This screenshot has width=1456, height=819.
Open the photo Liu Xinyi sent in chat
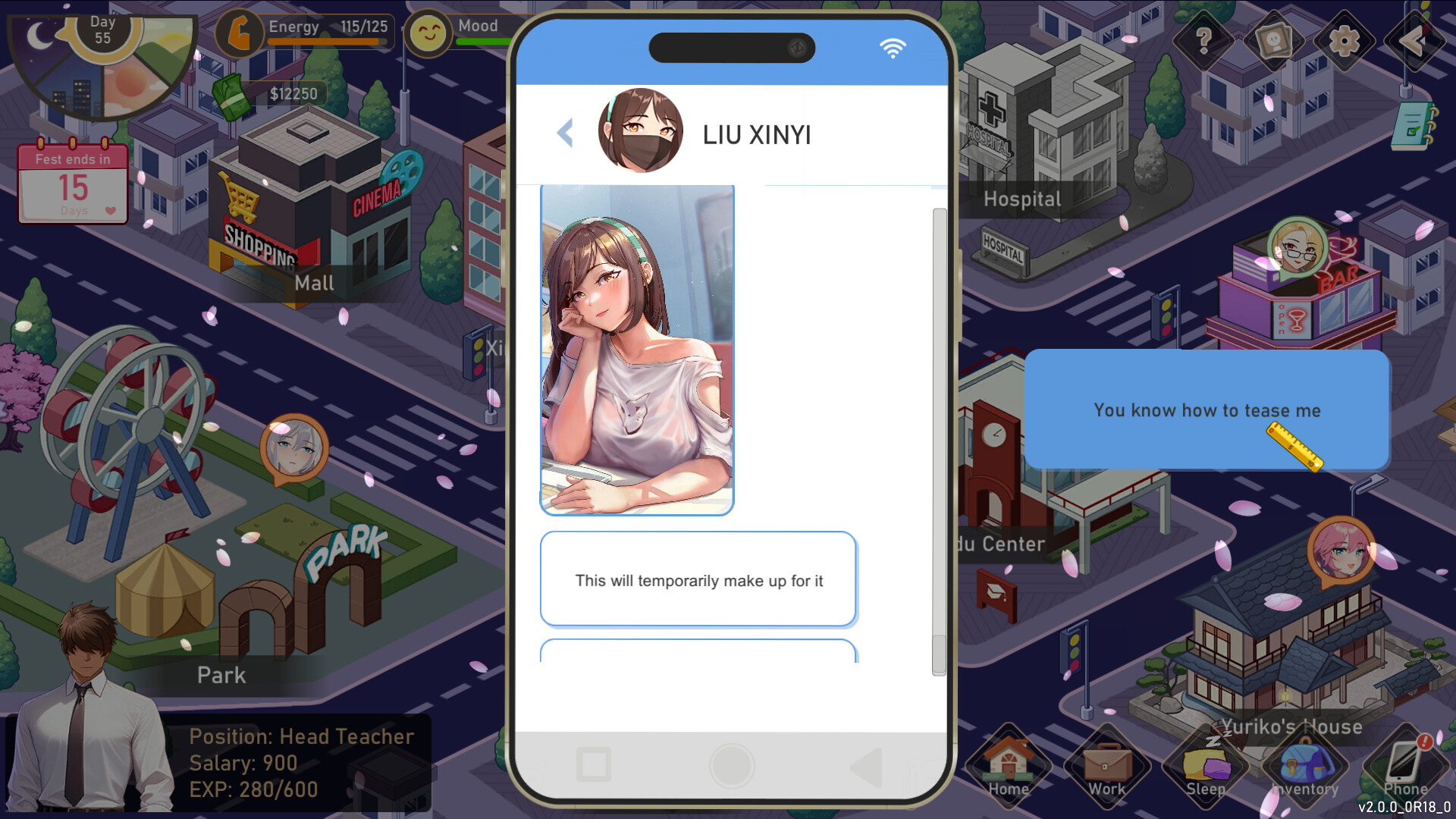click(x=637, y=349)
